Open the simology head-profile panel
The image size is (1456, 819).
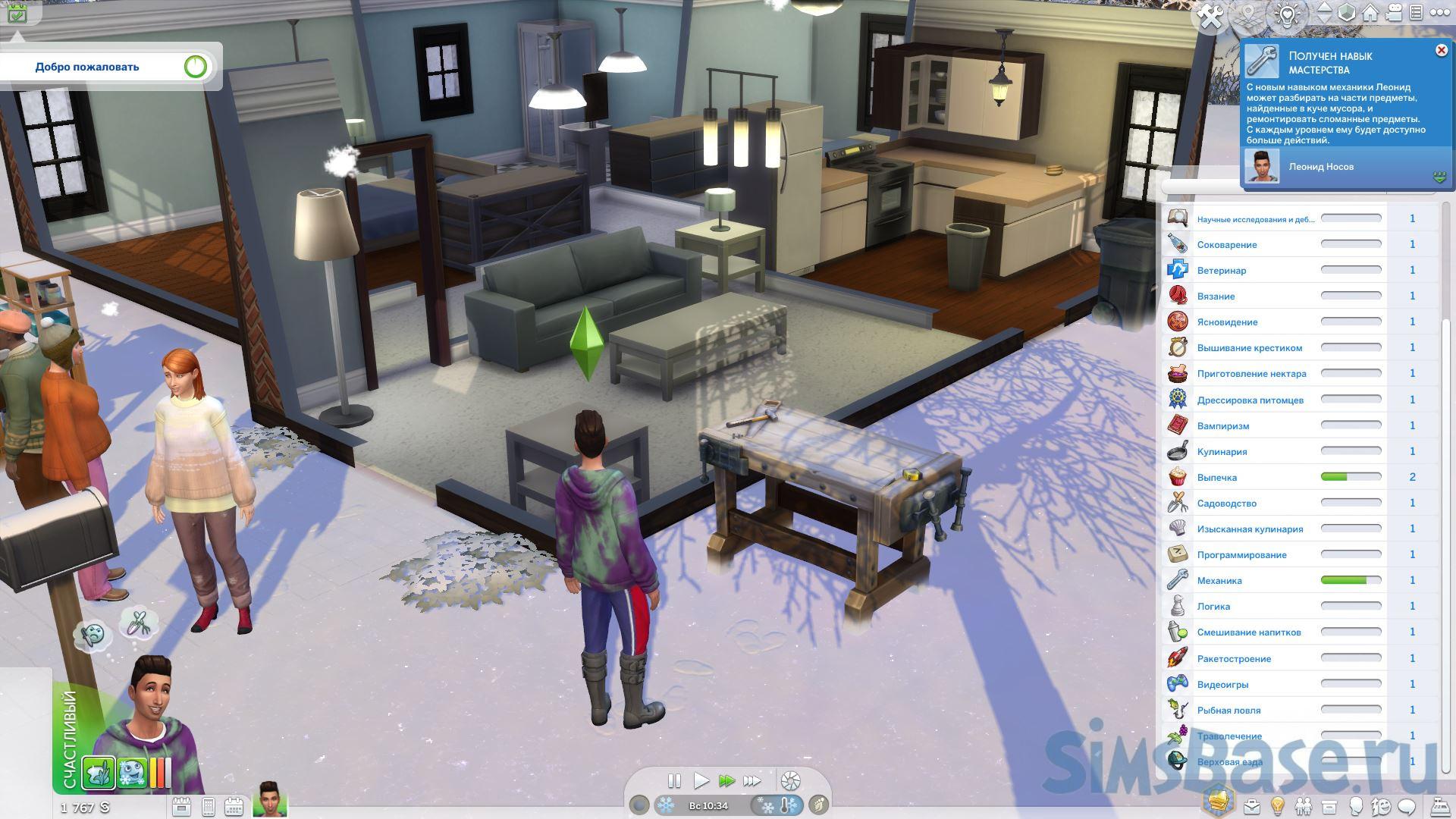(x=1355, y=806)
